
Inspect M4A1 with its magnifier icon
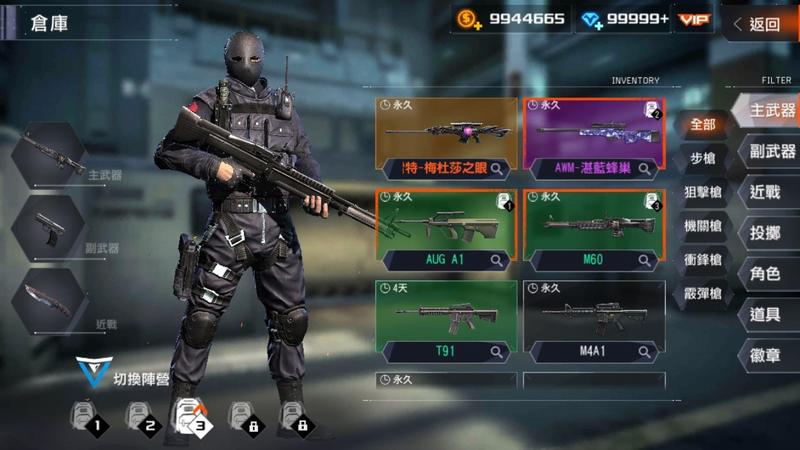pyautogui.click(x=645, y=351)
